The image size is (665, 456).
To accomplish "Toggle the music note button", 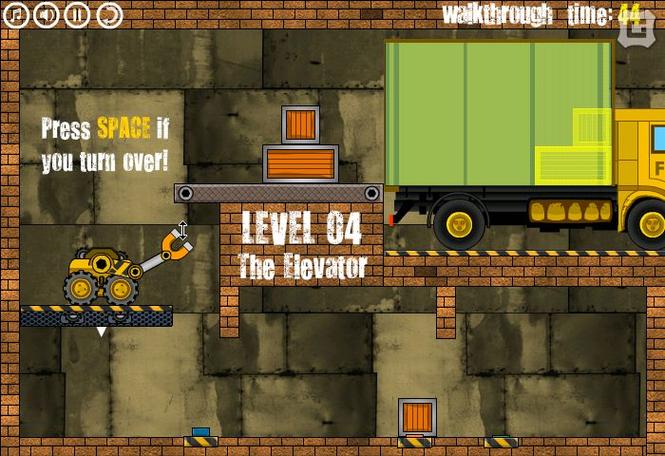I will pyautogui.click(x=14, y=14).
